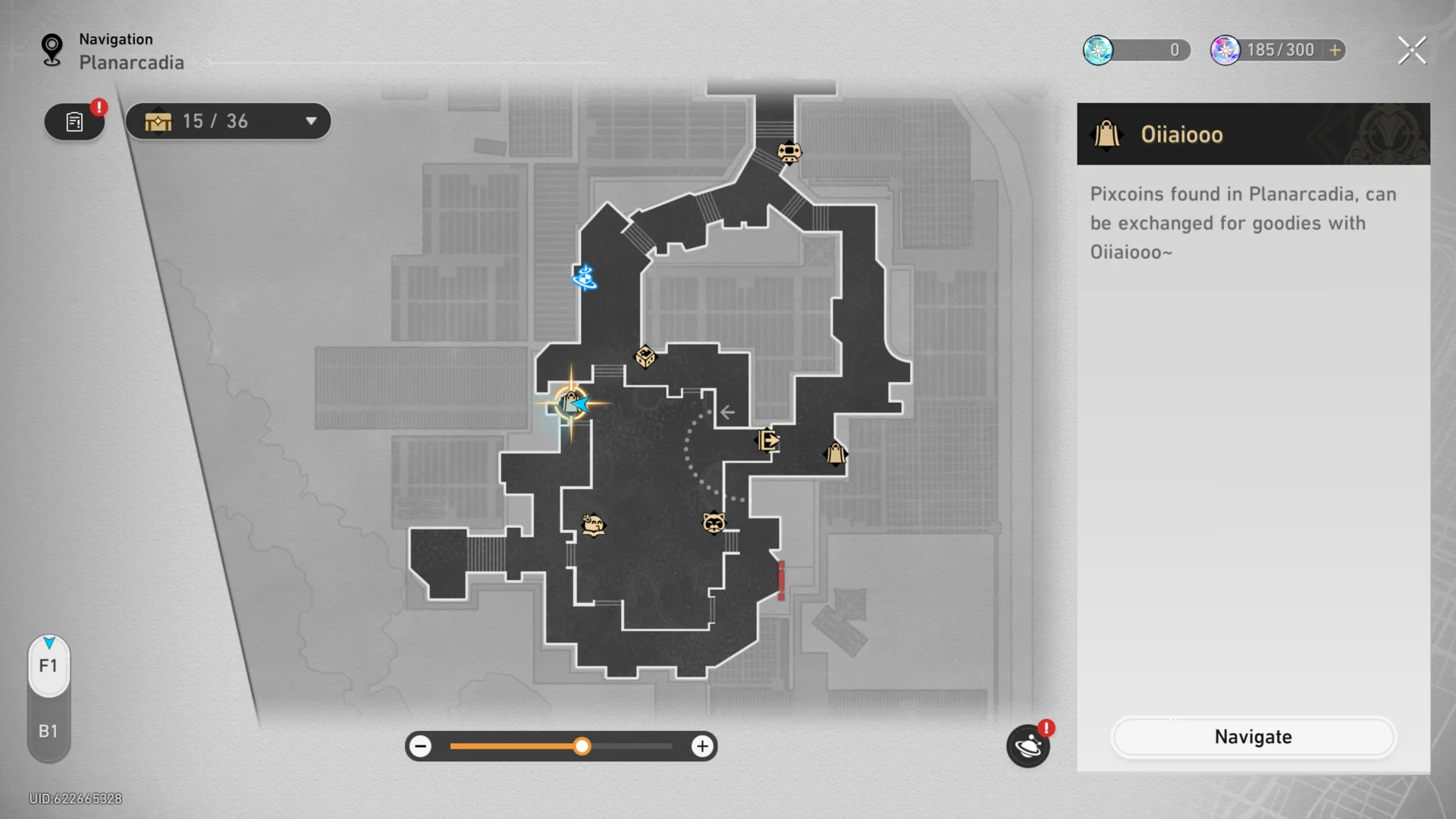Switch to floor B1
1456x819 pixels.
pyautogui.click(x=49, y=731)
